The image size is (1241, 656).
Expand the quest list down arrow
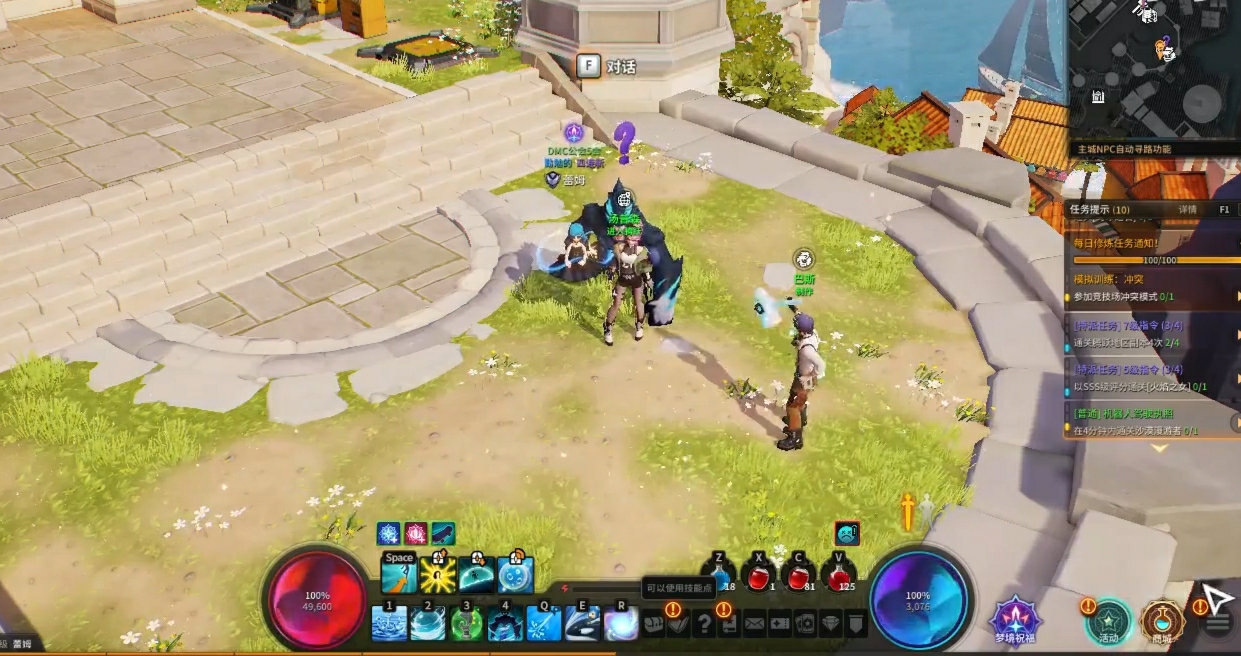(1159, 448)
